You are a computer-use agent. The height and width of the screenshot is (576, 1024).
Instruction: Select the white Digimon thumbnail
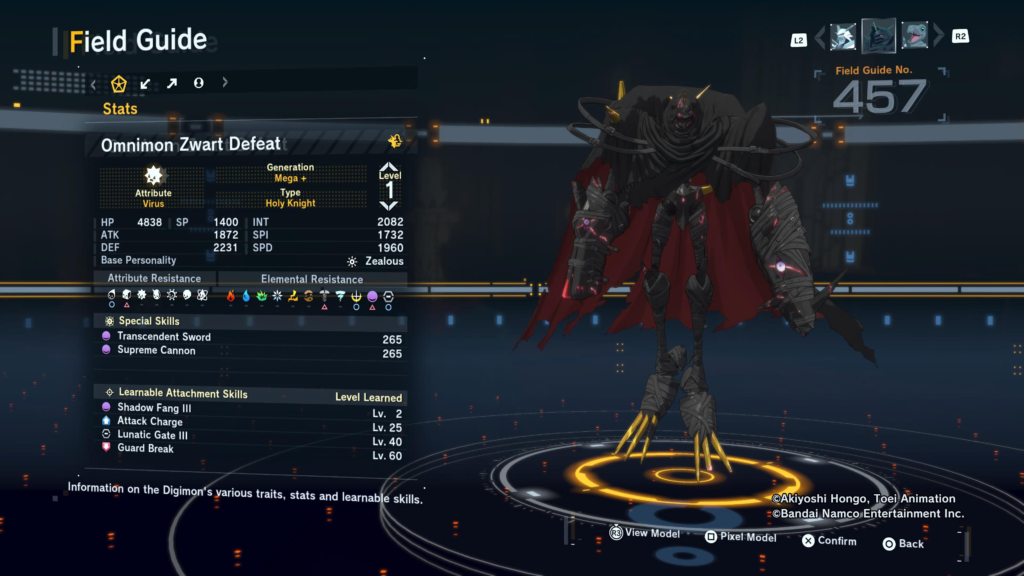842,37
